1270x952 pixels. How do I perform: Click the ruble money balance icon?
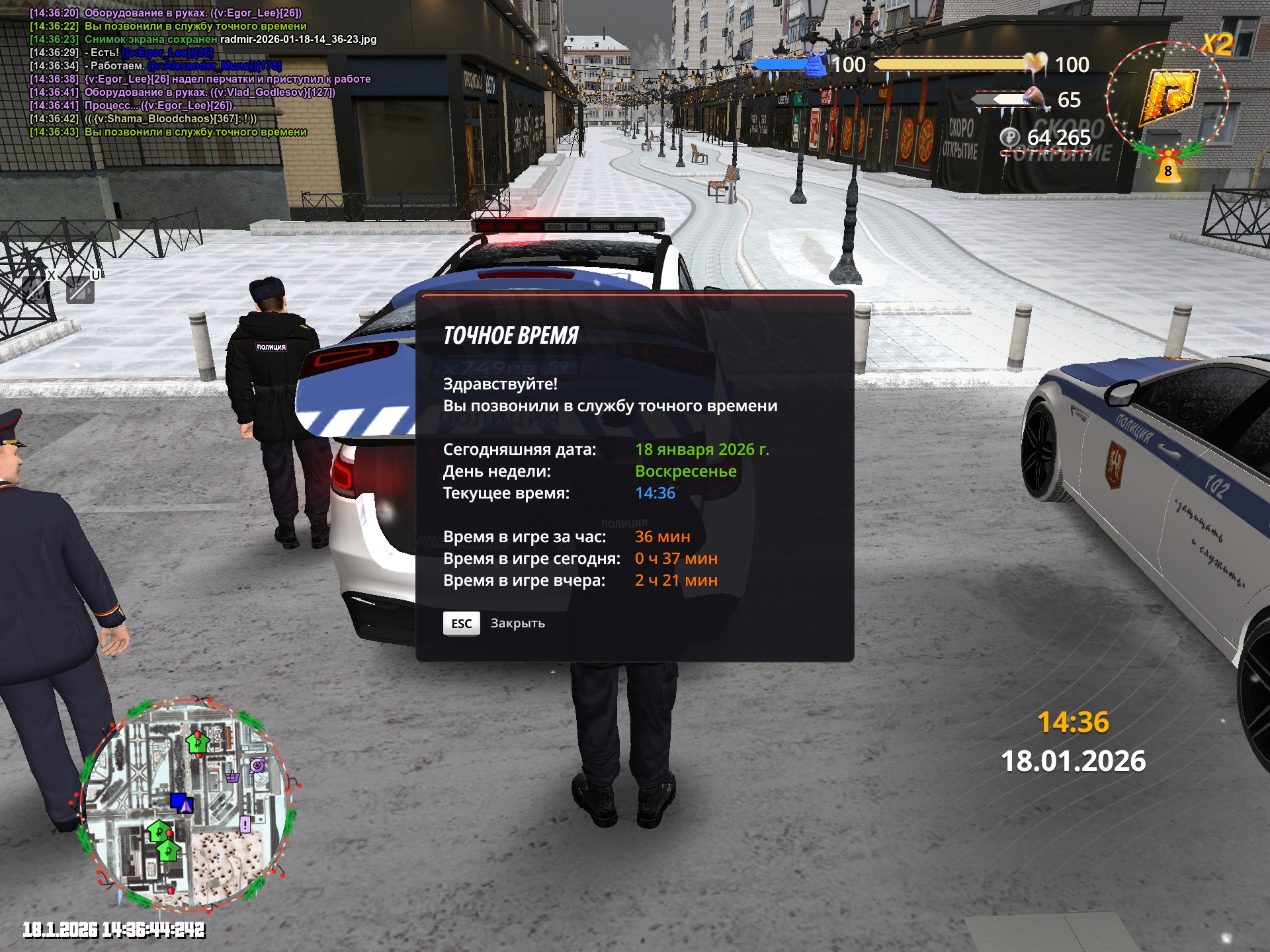pos(1009,138)
